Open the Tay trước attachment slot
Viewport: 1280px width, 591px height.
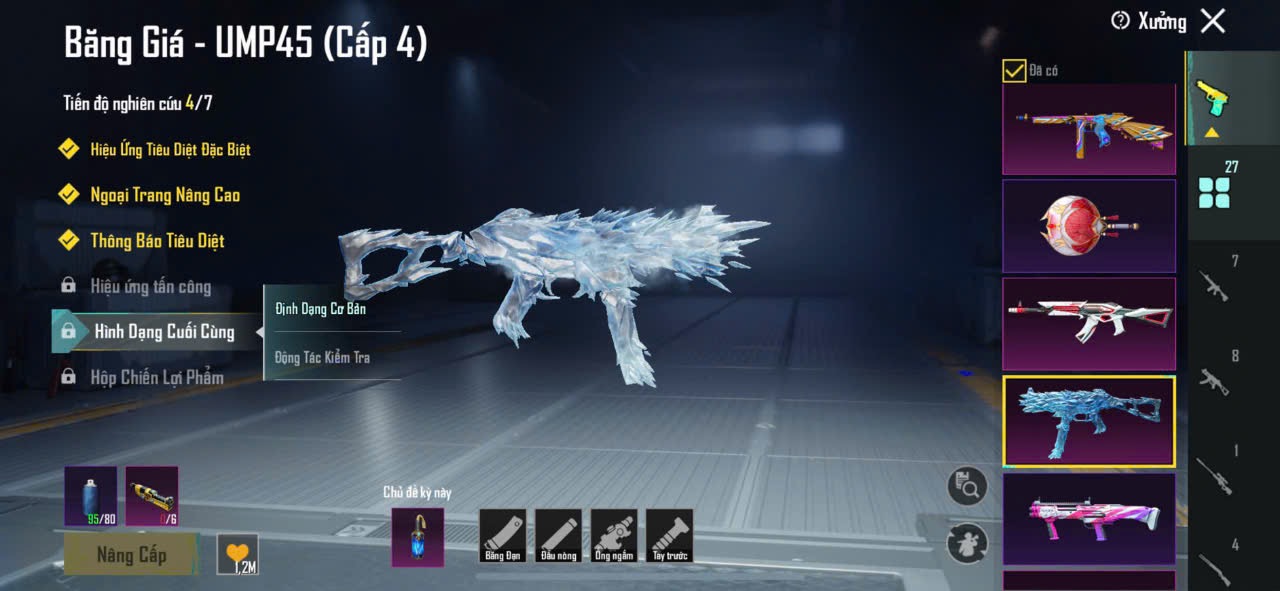(x=670, y=535)
